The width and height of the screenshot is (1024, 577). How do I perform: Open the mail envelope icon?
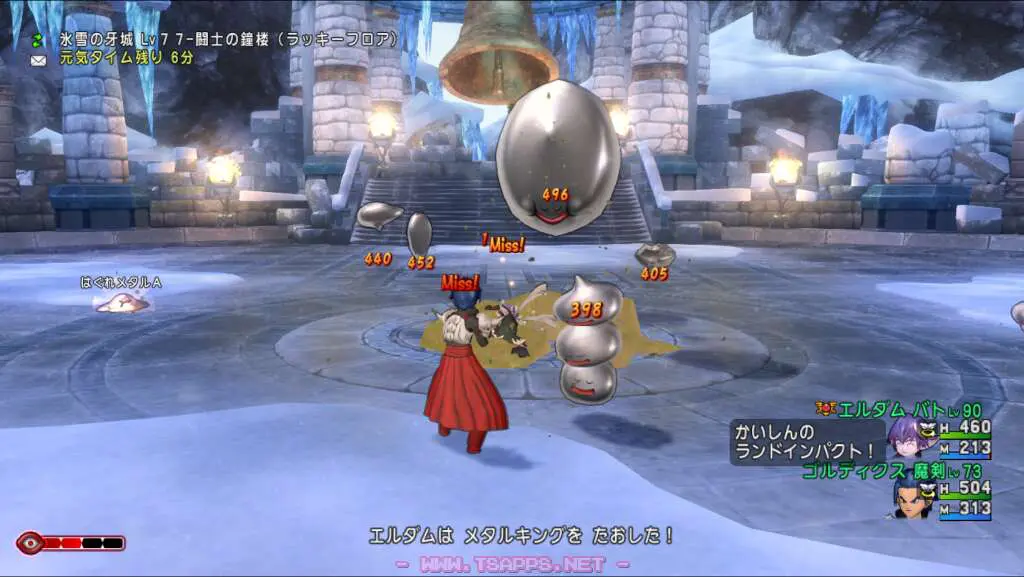[39, 59]
